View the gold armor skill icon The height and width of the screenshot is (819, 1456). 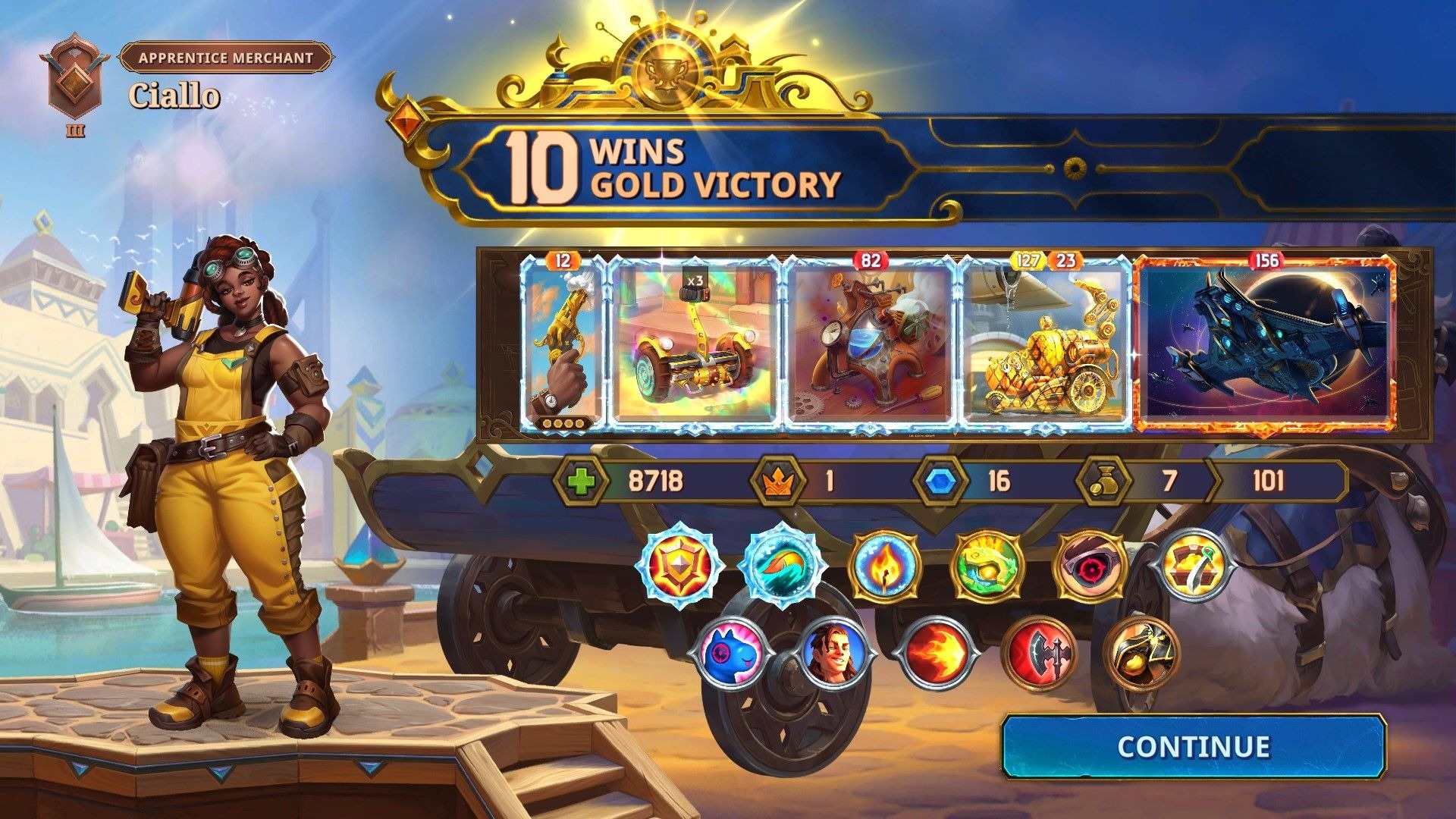pyautogui.click(x=1141, y=652)
